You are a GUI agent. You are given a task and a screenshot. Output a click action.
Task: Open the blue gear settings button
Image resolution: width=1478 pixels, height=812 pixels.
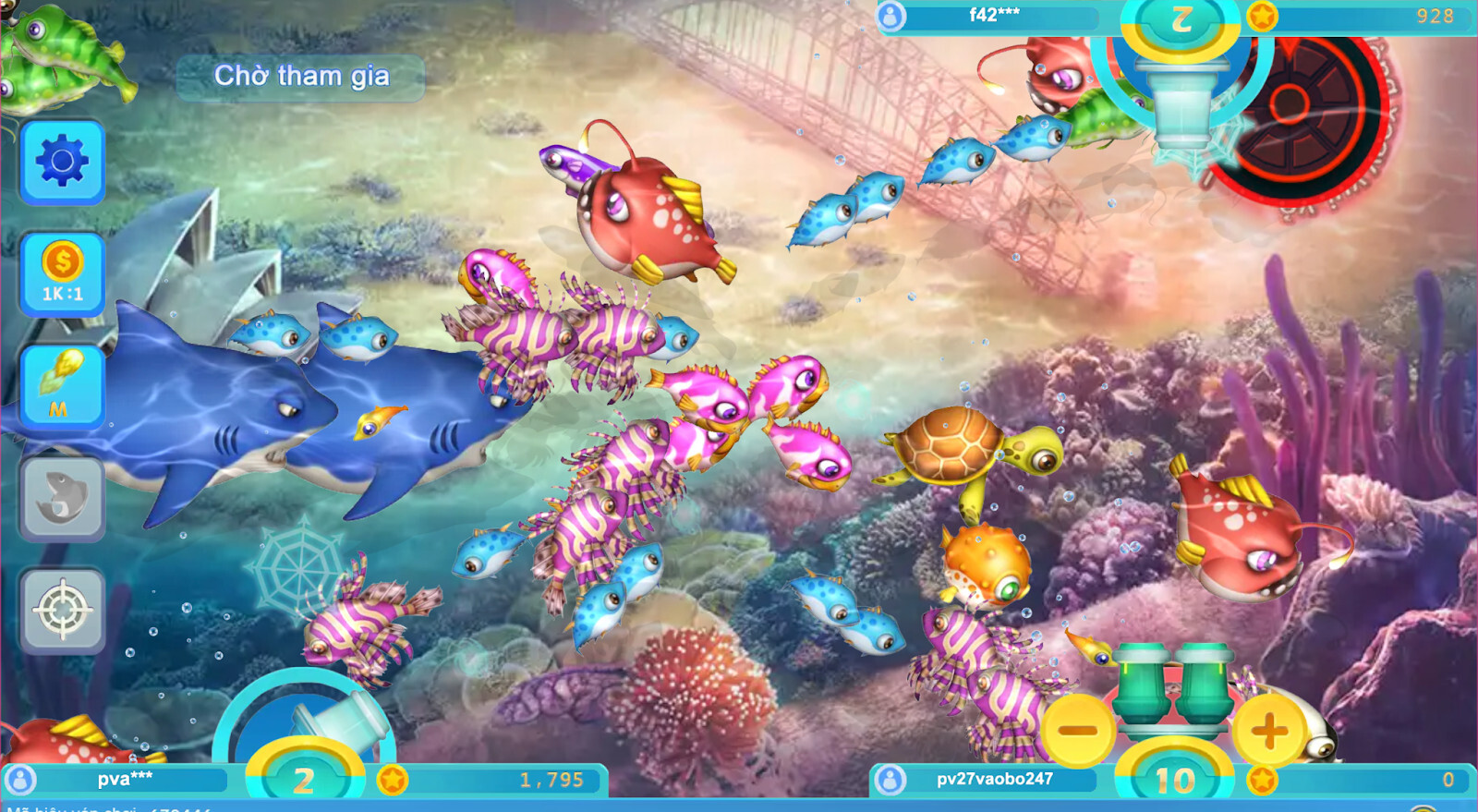point(62,163)
